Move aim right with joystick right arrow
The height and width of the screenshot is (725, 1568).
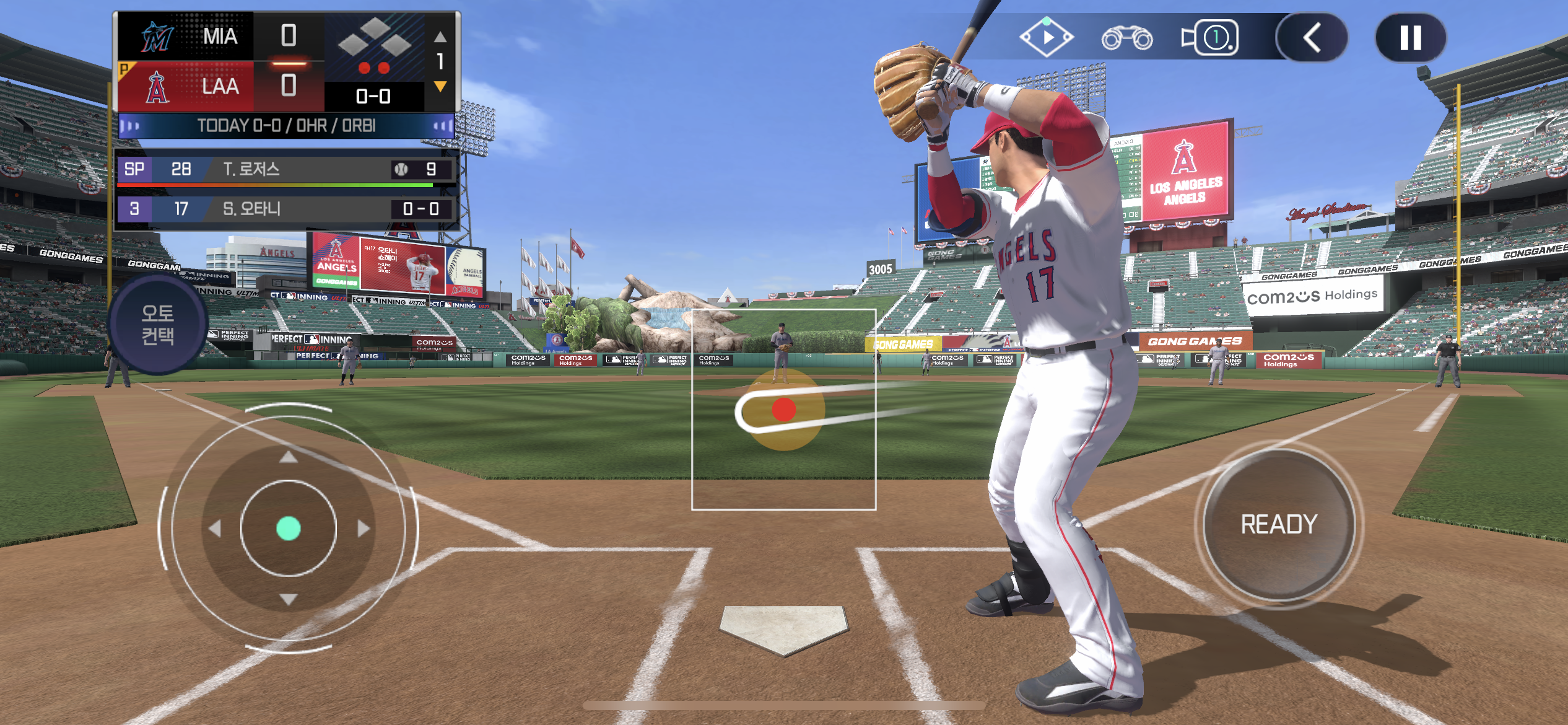coord(363,529)
